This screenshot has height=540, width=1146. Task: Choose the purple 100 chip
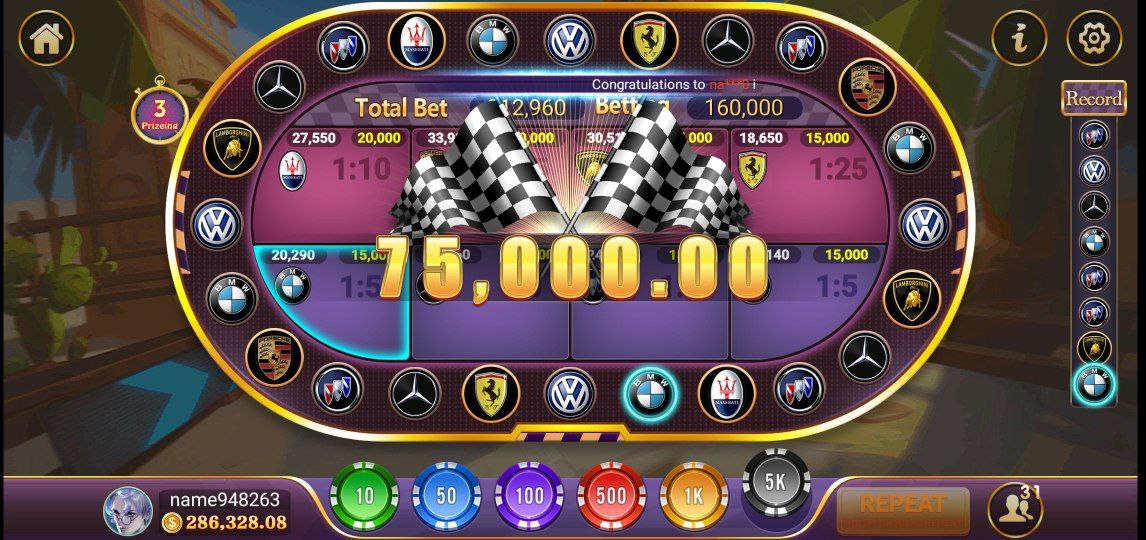coord(528,495)
